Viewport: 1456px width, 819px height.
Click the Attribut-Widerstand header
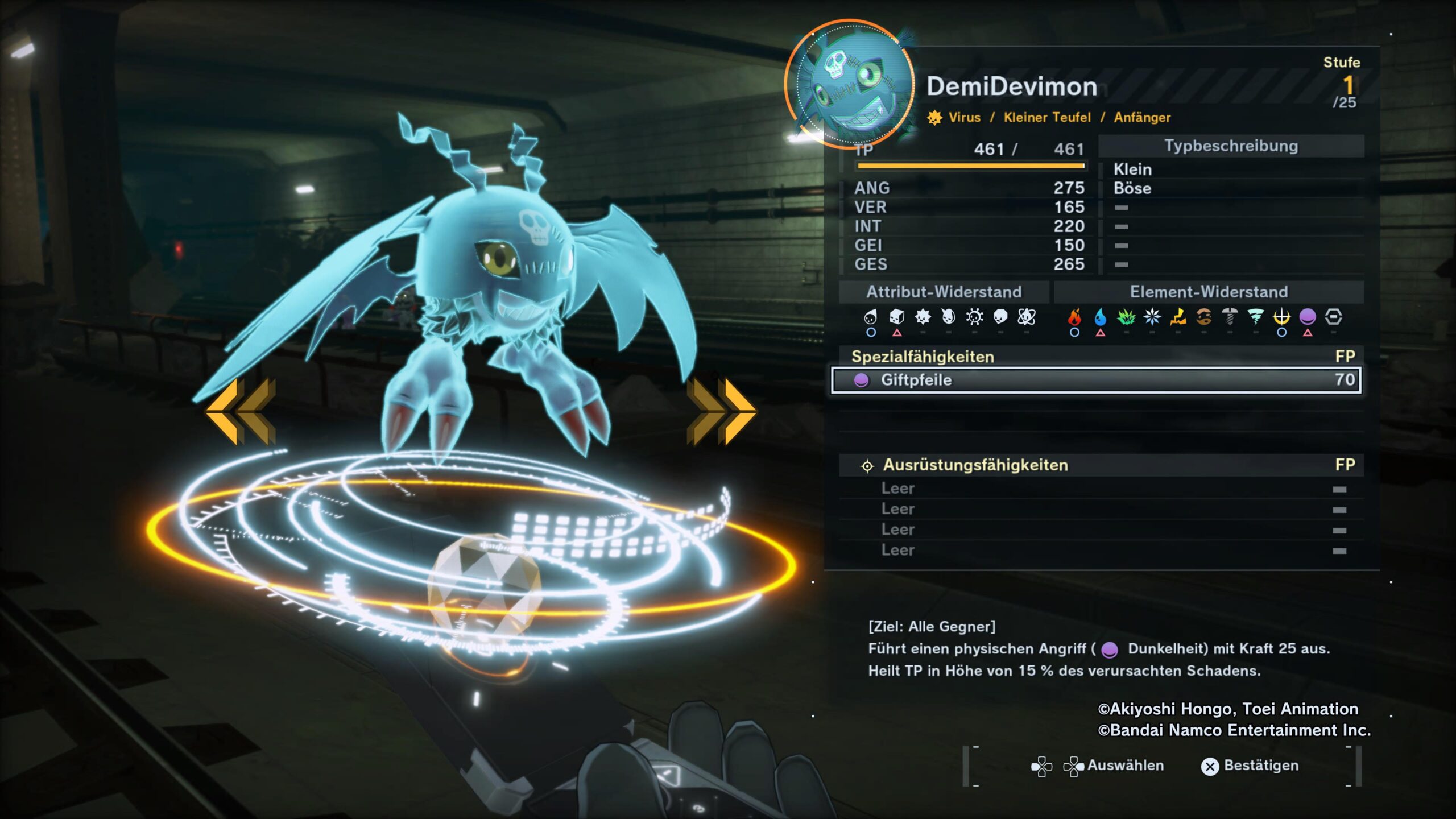[x=944, y=292]
